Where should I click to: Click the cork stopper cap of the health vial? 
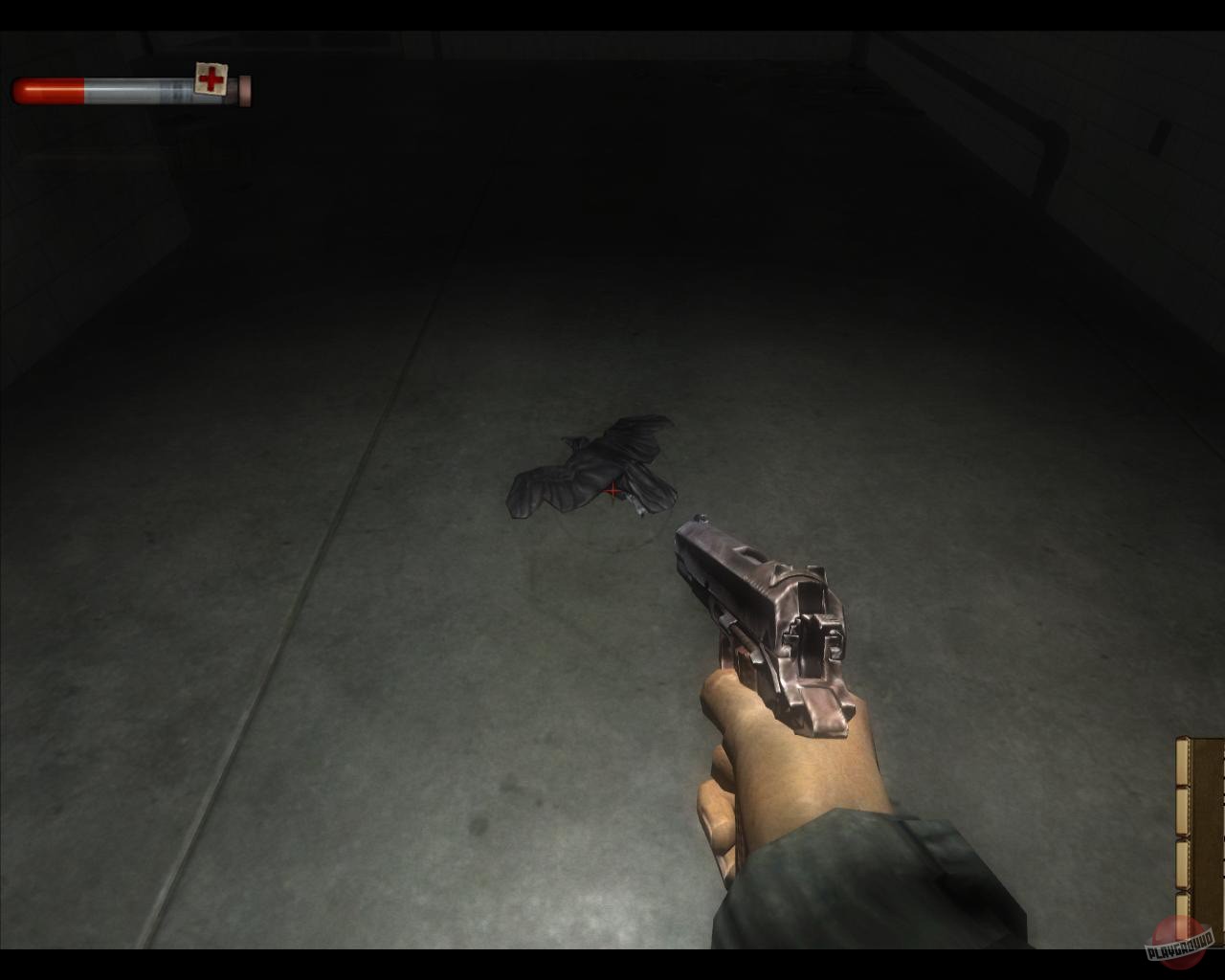pos(245,89)
